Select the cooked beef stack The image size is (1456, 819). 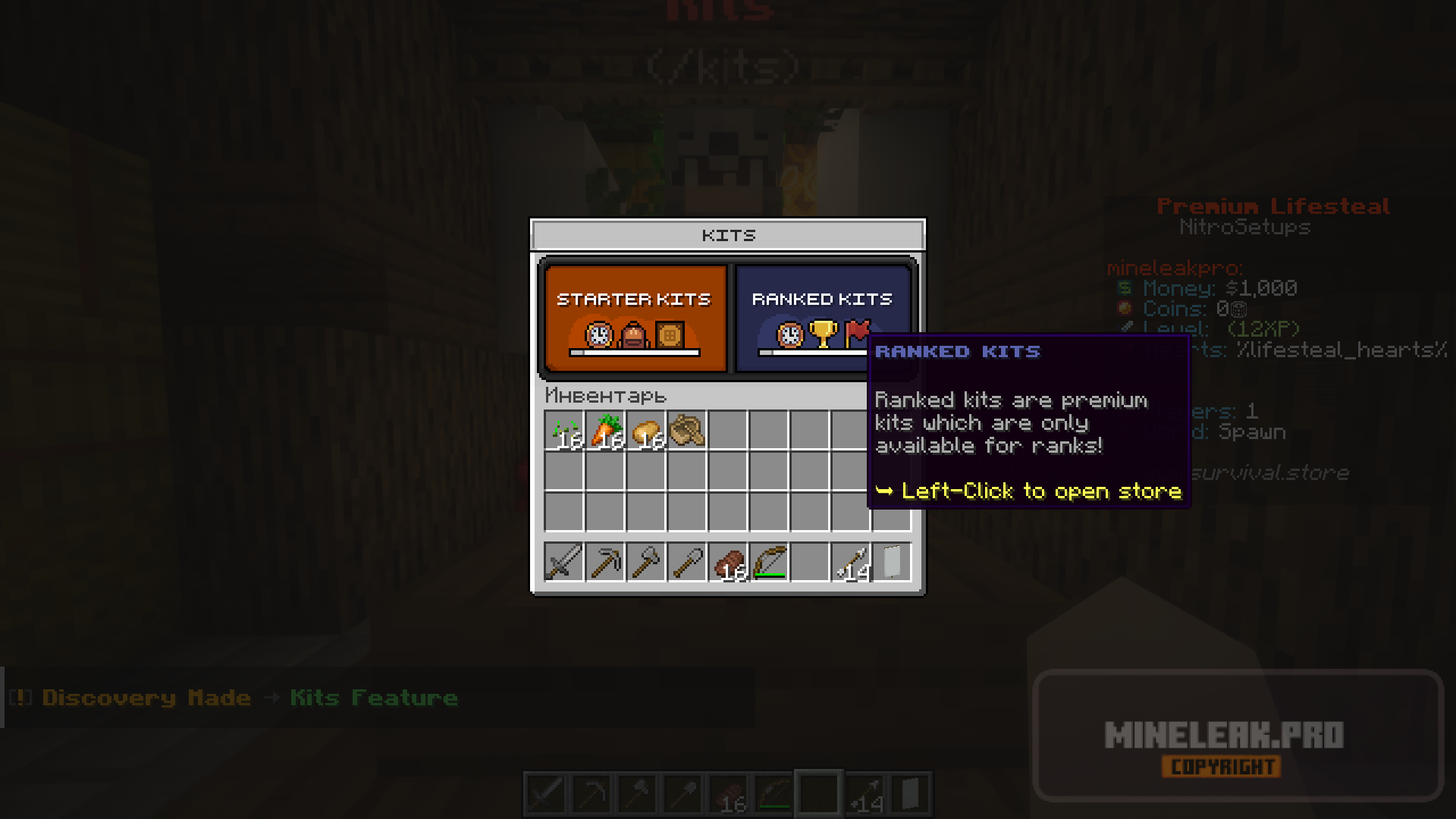(x=728, y=563)
